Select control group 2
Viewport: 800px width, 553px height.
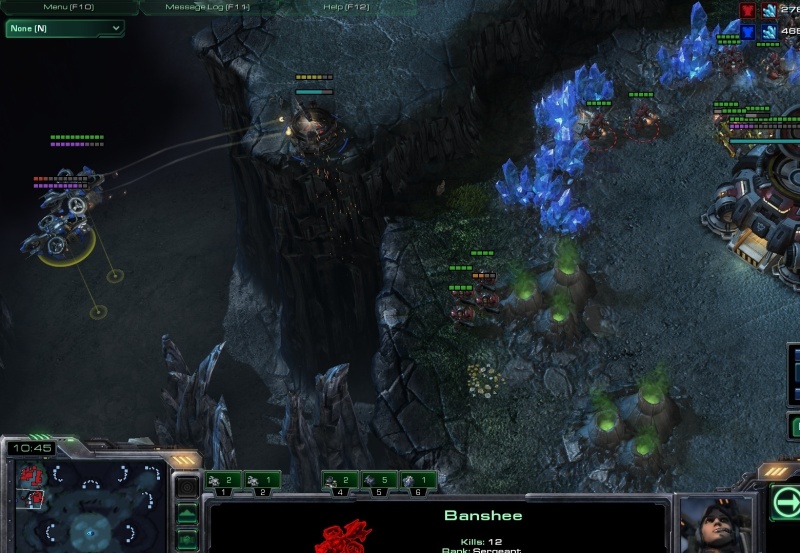tap(262, 482)
